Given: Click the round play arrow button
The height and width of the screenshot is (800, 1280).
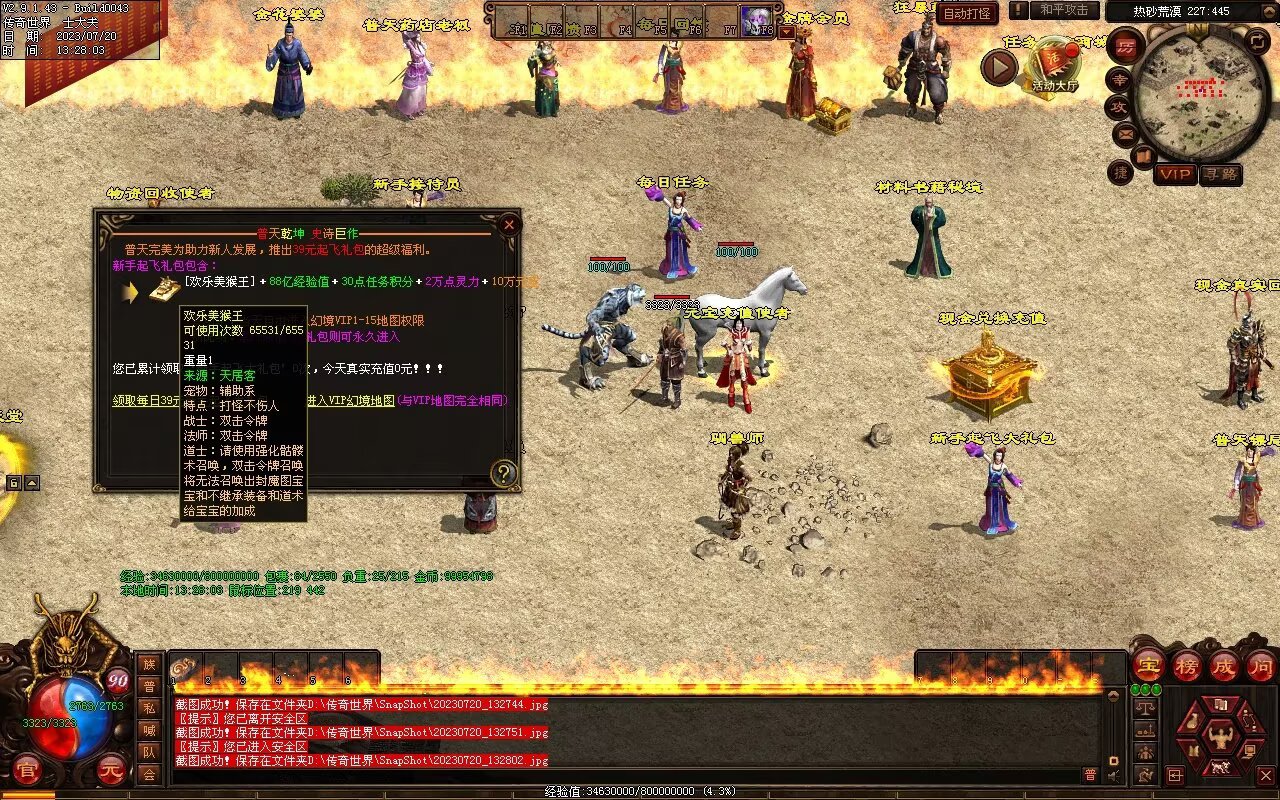Looking at the screenshot, I should (998, 68).
